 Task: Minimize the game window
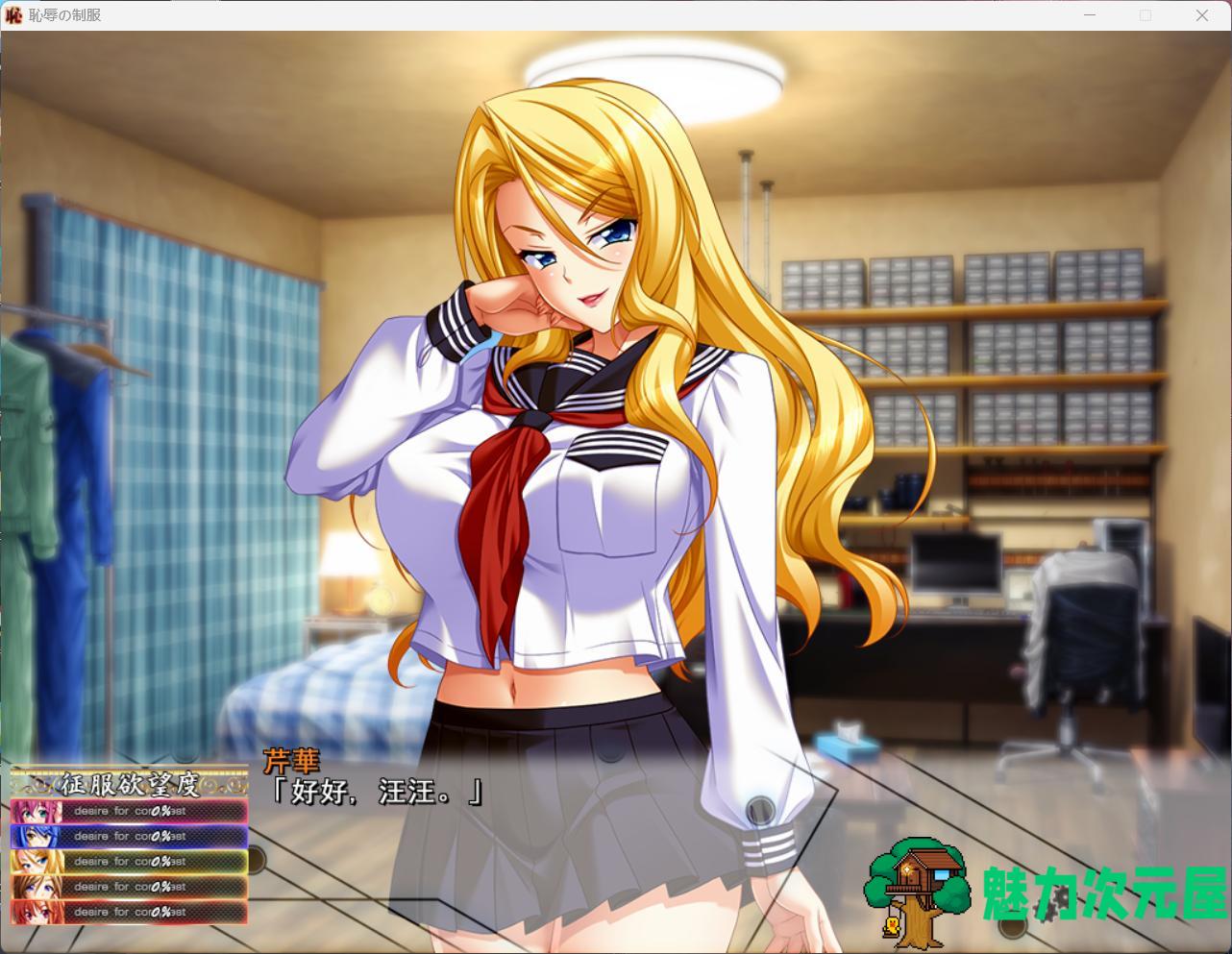click(1091, 15)
